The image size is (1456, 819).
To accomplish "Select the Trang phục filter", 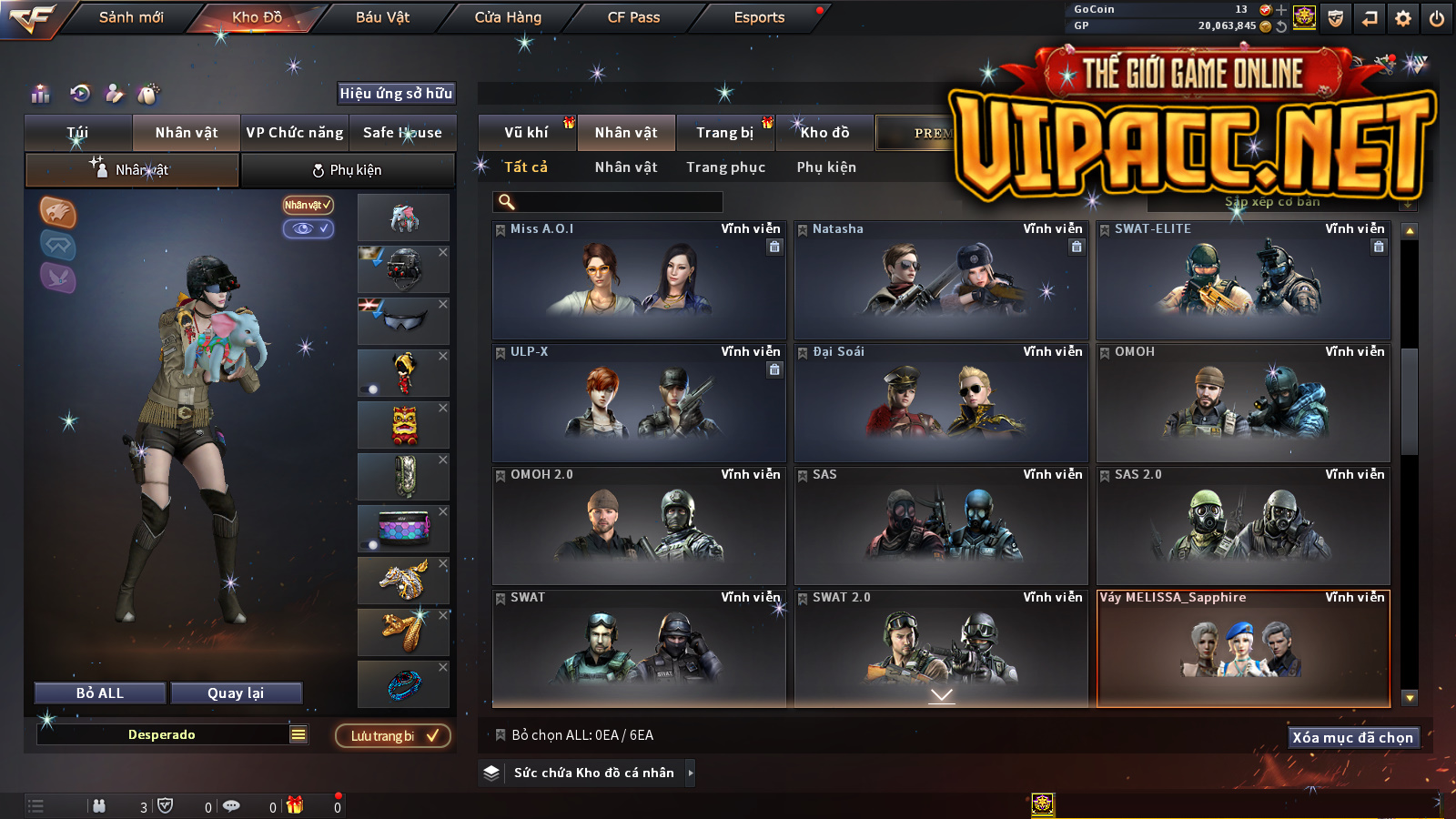I will coord(725,167).
